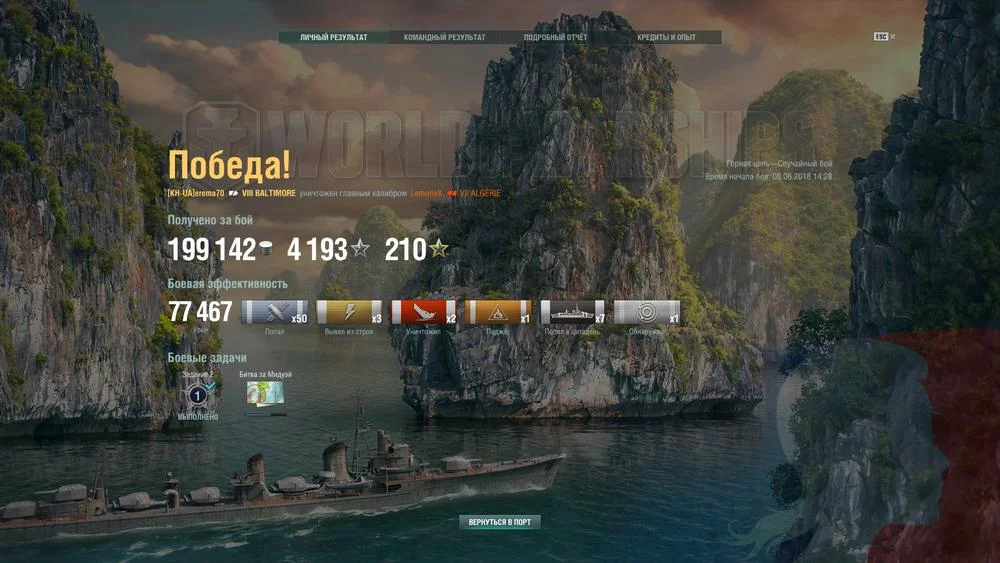
Task: Switch to the Командный результат tab
Action: pyautogui.click(x=445, y=38)
